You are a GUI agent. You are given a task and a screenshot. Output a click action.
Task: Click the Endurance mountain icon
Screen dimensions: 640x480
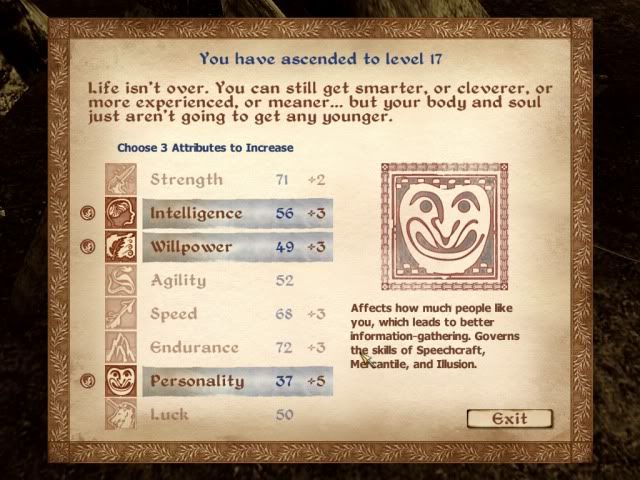[x=121, y=348]
